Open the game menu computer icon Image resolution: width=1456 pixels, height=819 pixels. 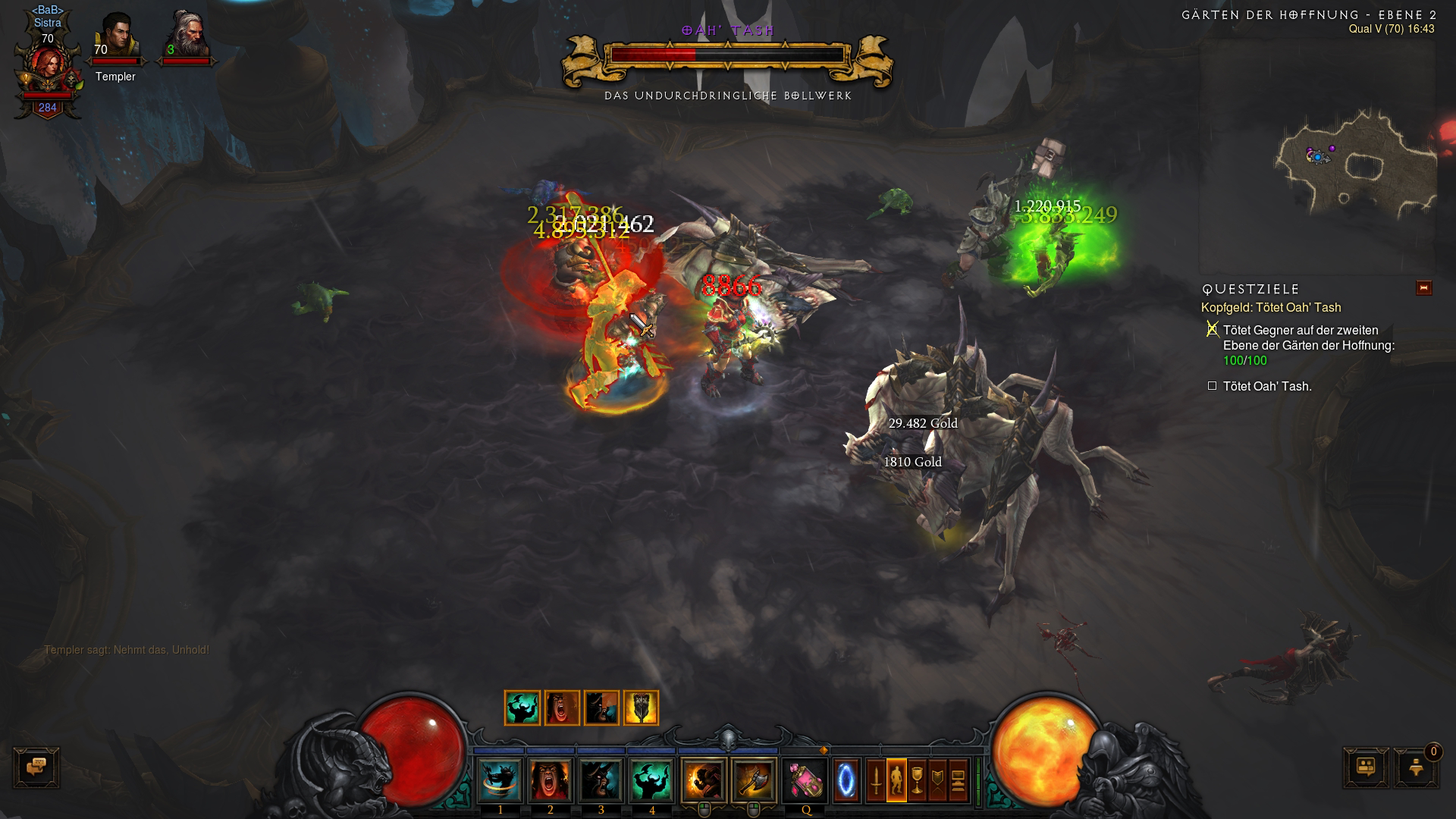958,780
